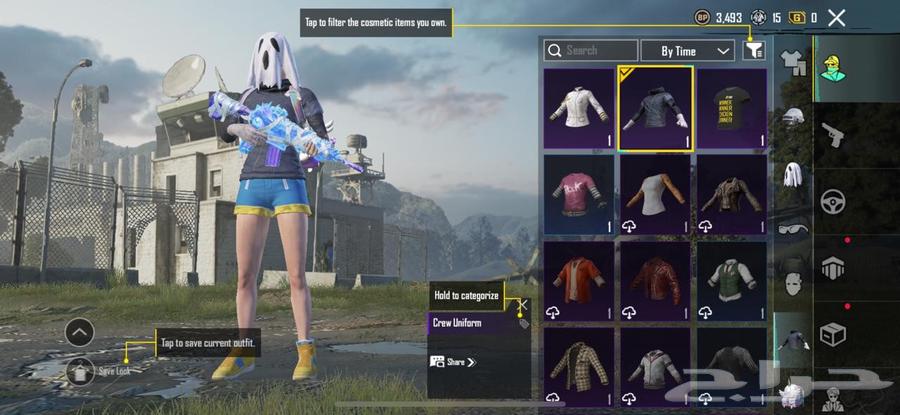Toggle the owned cosmetics filter icon

point(753,50)
